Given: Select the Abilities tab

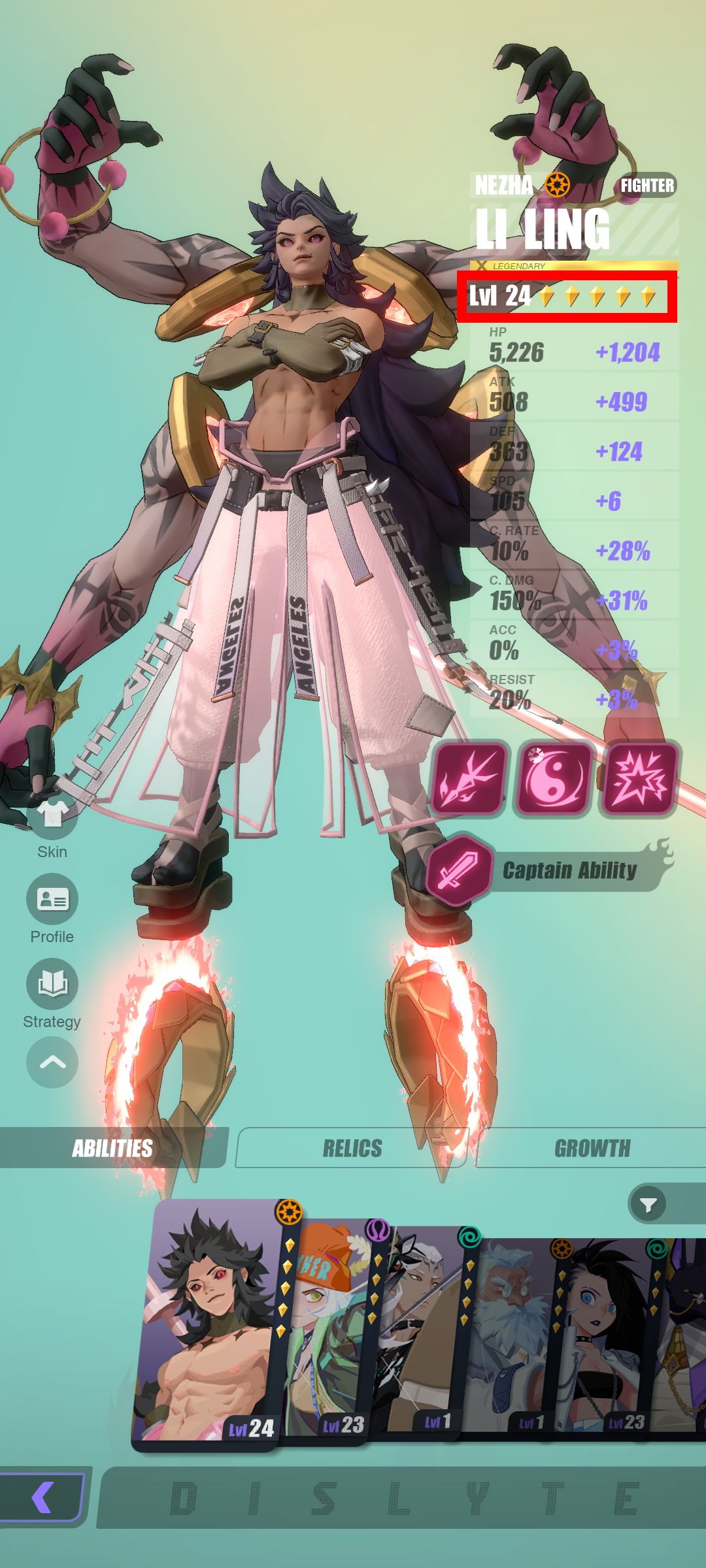Looking at the screenshot, I should 112,1148.
